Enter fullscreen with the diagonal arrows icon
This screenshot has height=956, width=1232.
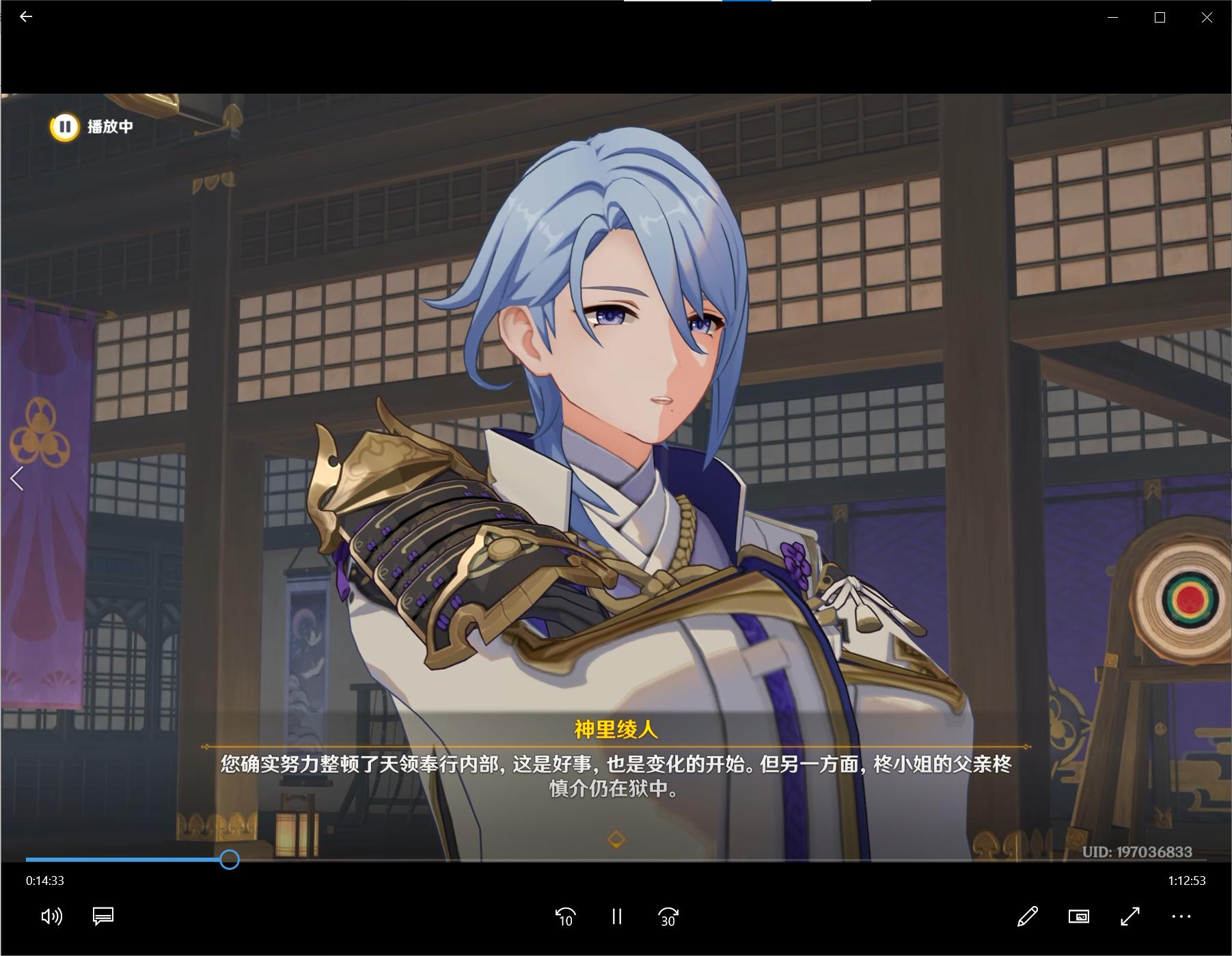[1130, 916]
